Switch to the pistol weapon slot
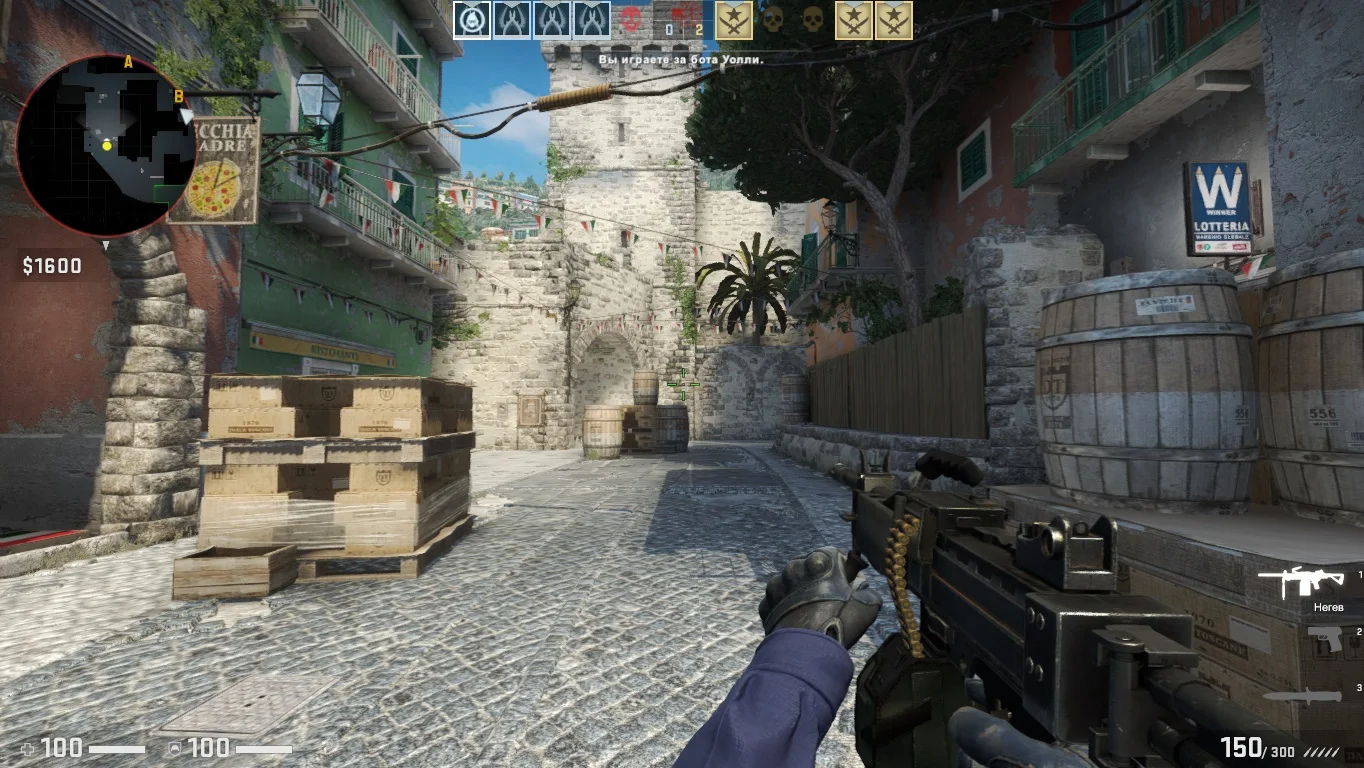This screenshot has width=1364, height=768. 1325,639
